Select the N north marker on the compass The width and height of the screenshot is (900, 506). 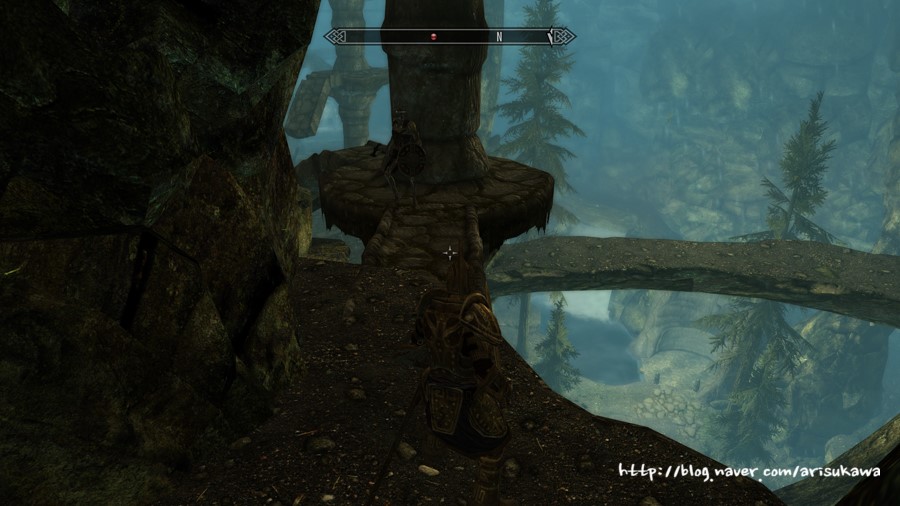tap(498, 36)
